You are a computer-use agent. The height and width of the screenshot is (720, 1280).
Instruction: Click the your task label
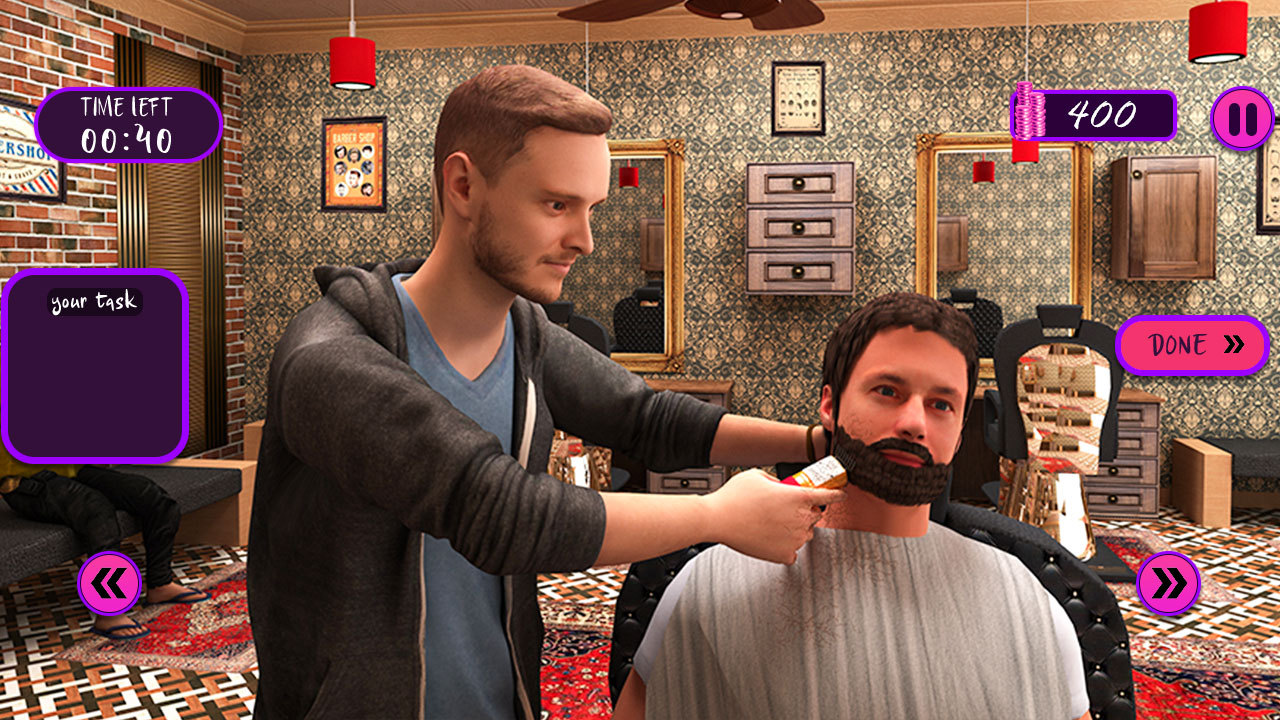[94, 300]
